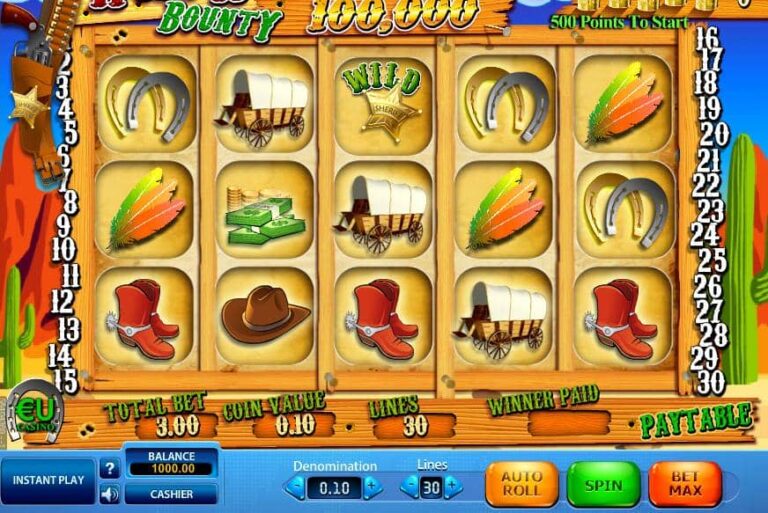
Task: Spin the slot reels
Action: pyautogui.click(x=603, y=485)
